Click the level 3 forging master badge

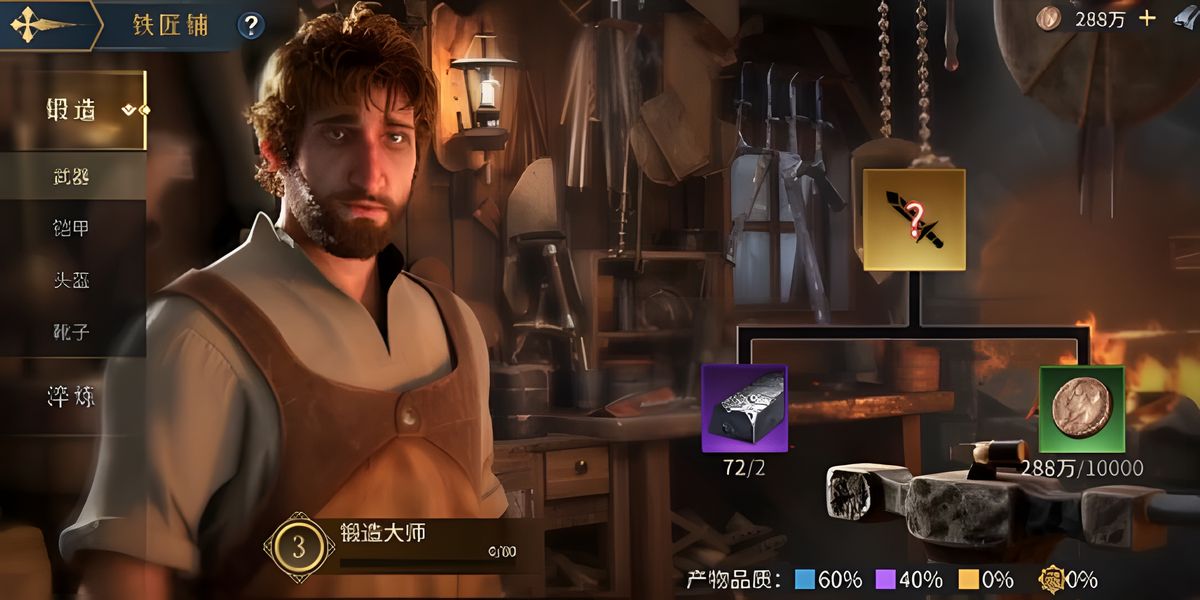299,548
